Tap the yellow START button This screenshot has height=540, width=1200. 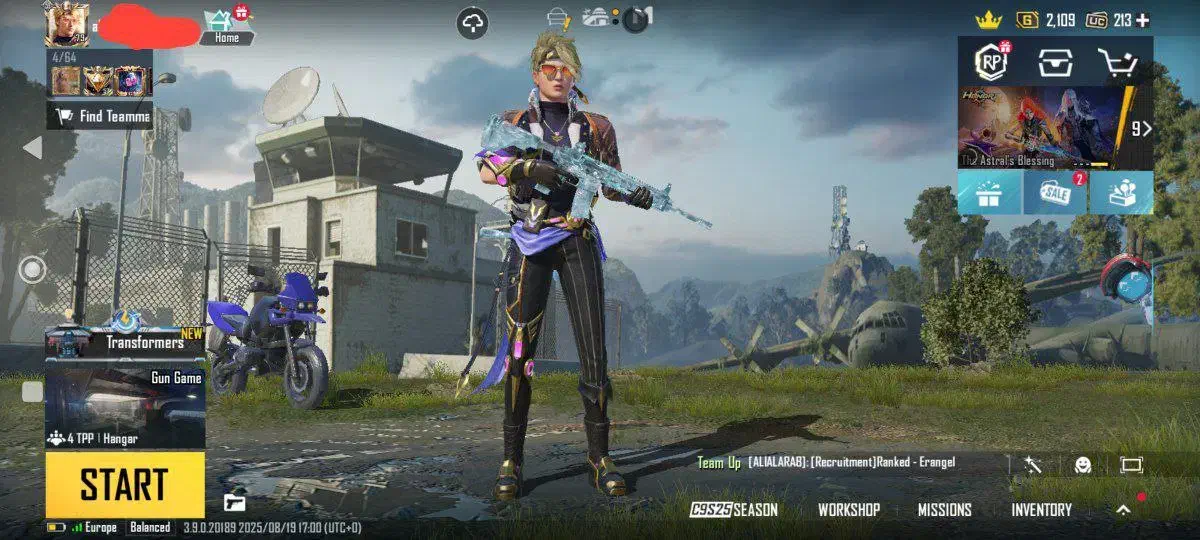(x=124, y=485)
